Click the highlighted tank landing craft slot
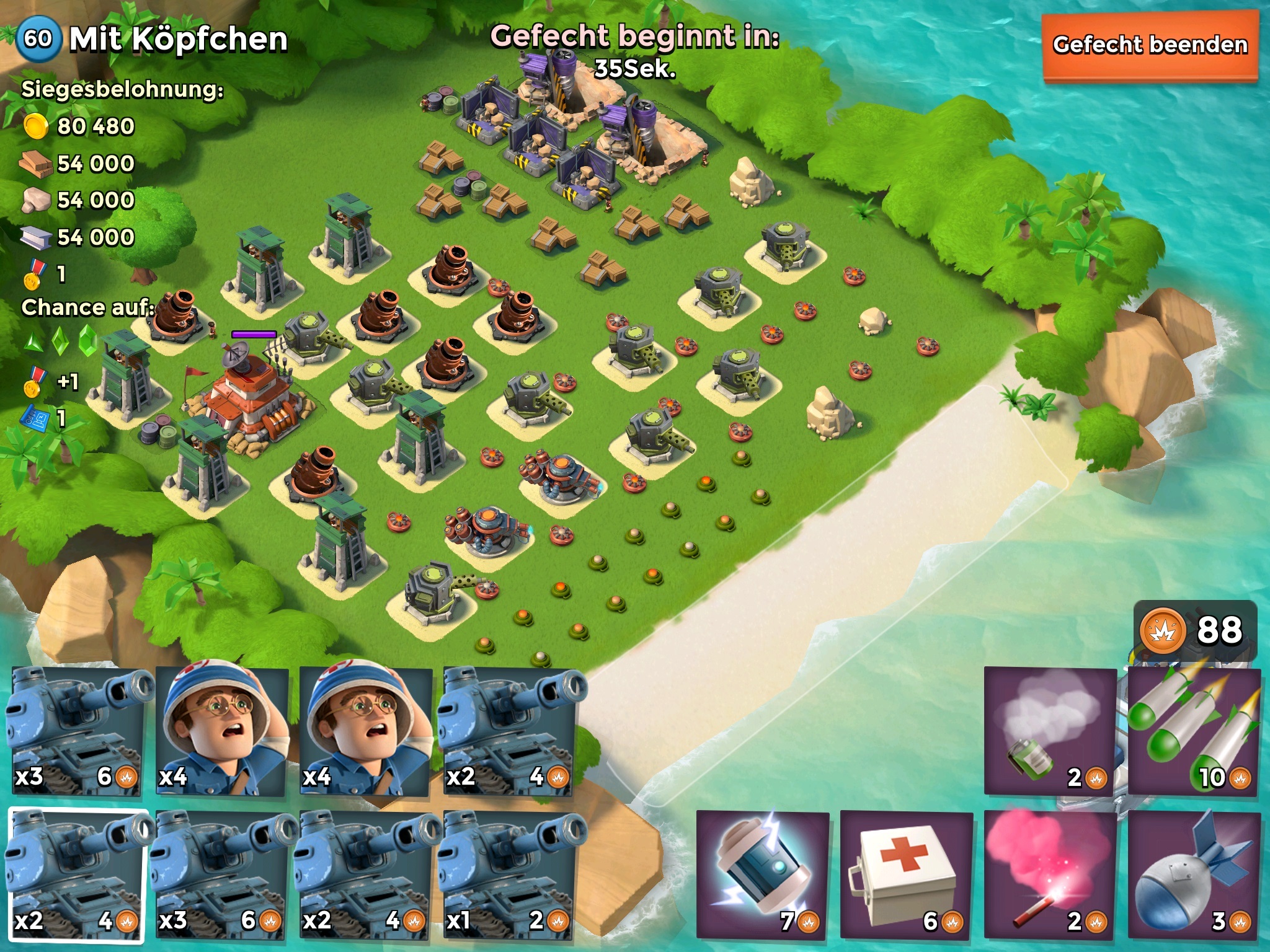Screen dimensions: 1270x952 pyautogui.click(x=77, y=875)
